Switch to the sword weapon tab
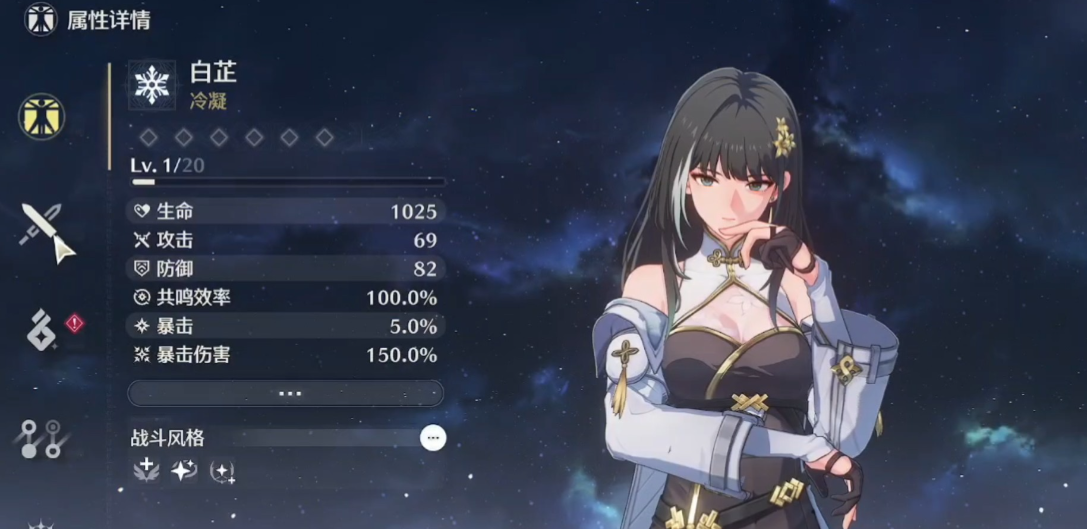Screen dimensions: 1087x529 point(45,231)
